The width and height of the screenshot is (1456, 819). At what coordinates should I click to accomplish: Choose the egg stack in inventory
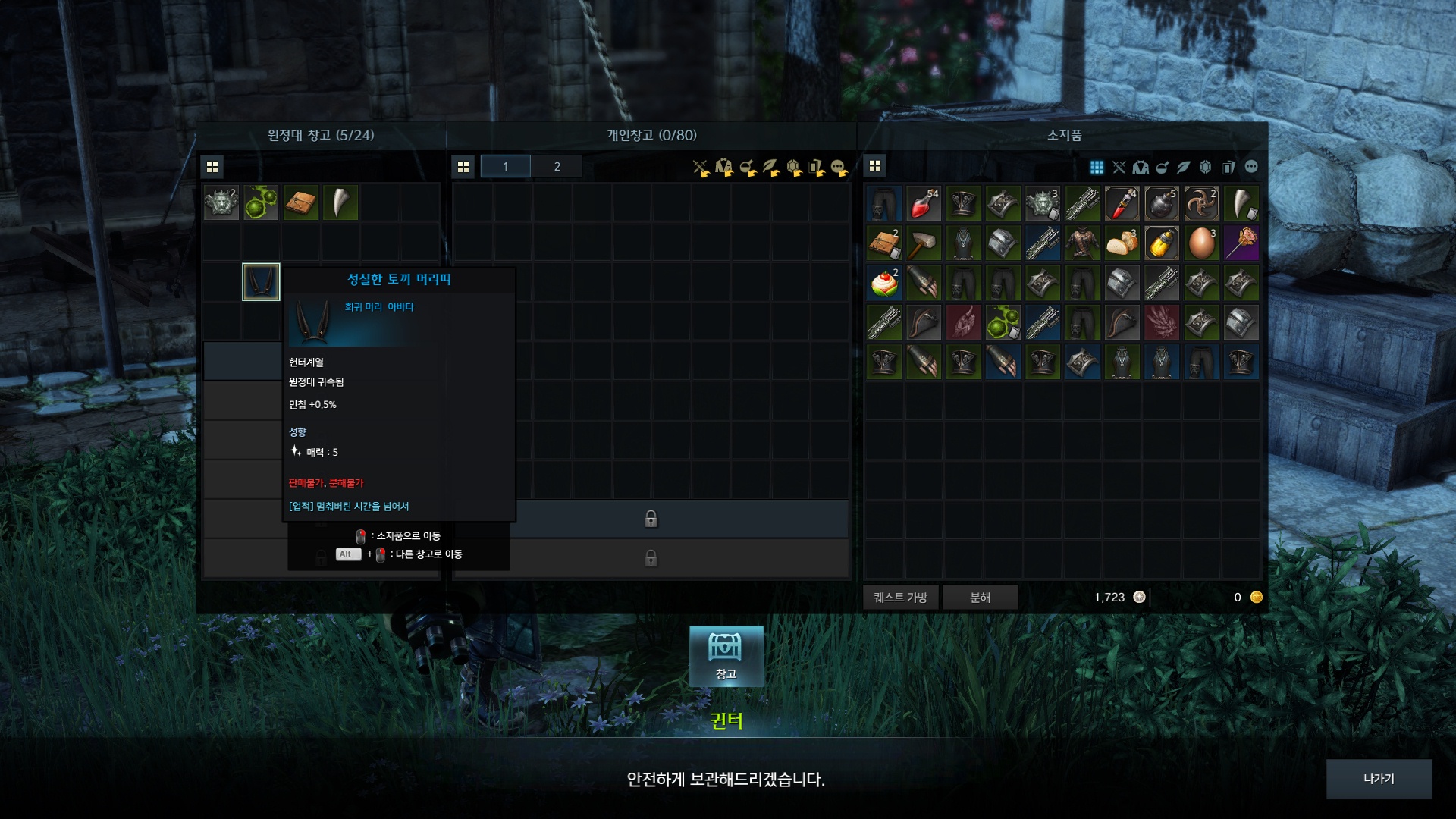1201,243
